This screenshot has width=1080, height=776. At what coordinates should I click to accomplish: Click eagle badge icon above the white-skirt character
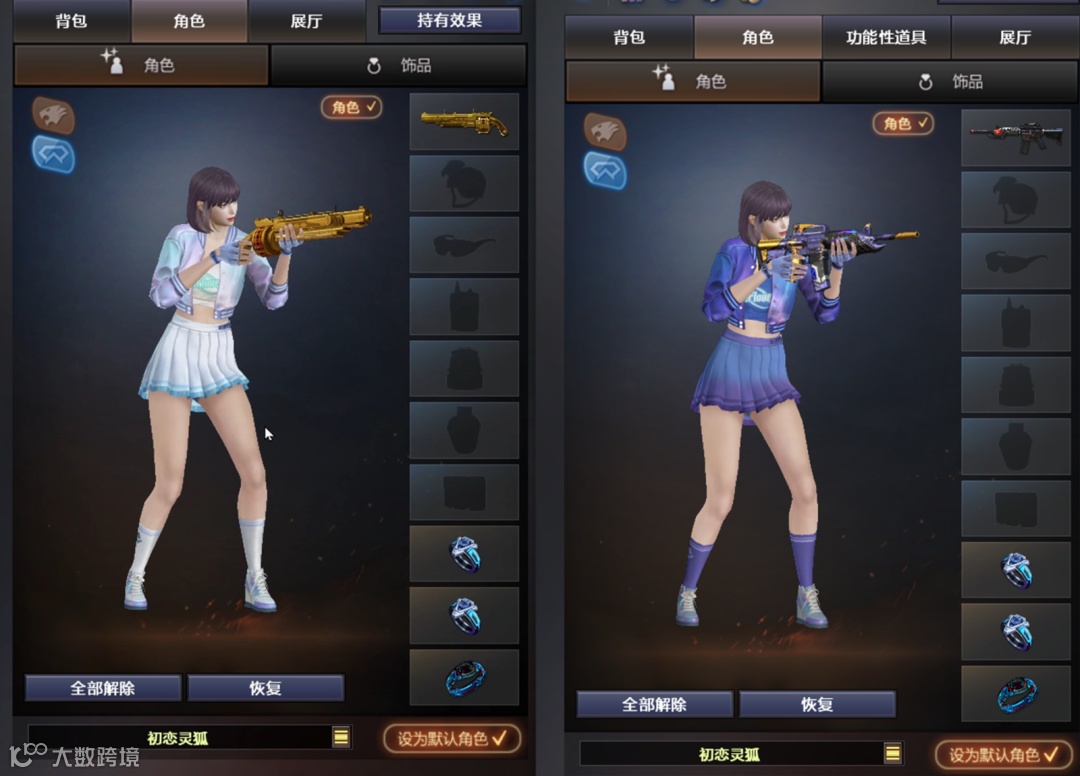click(x=53, y=115)
